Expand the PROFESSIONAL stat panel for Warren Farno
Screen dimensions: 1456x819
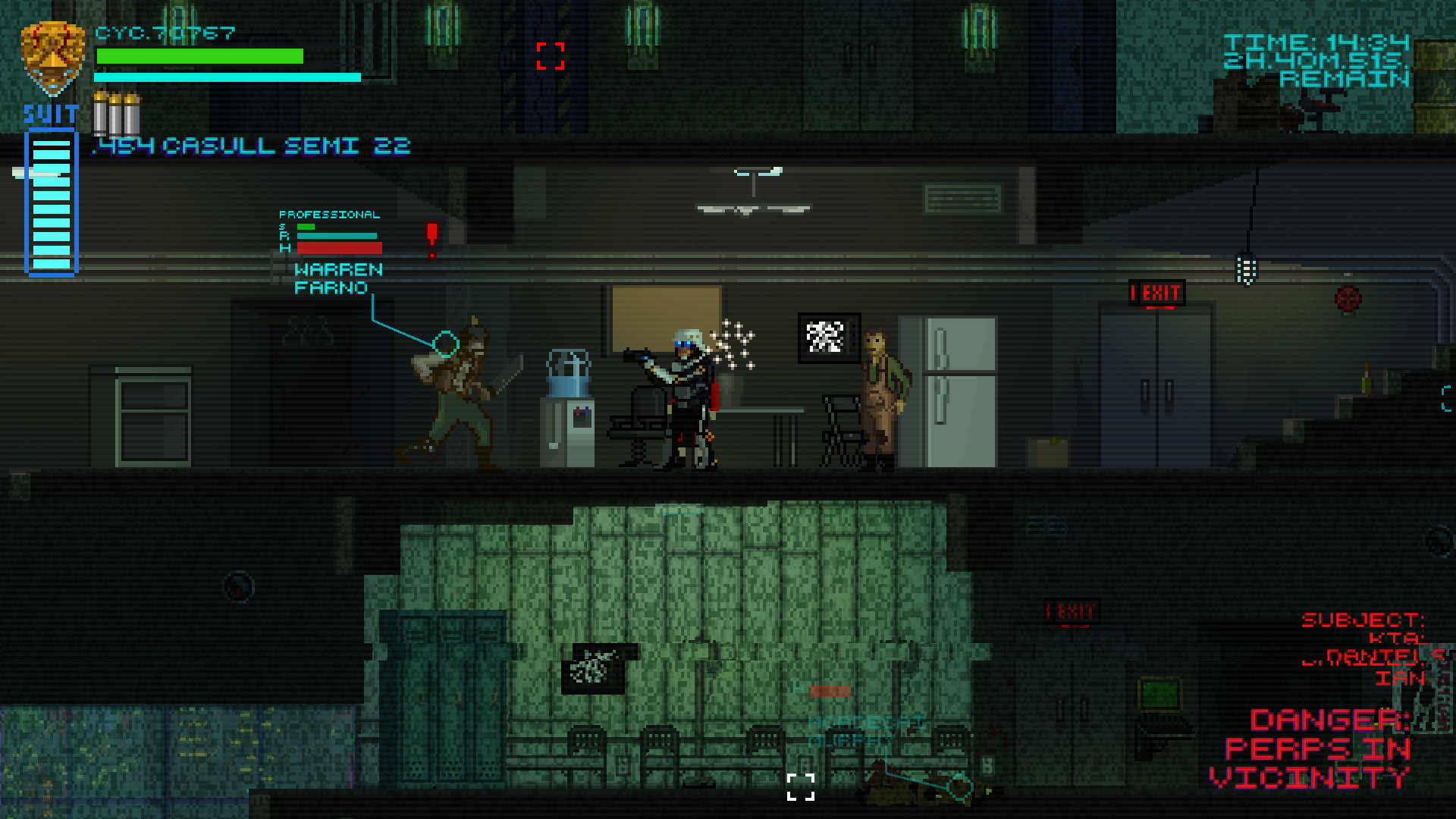click(330, 215)
